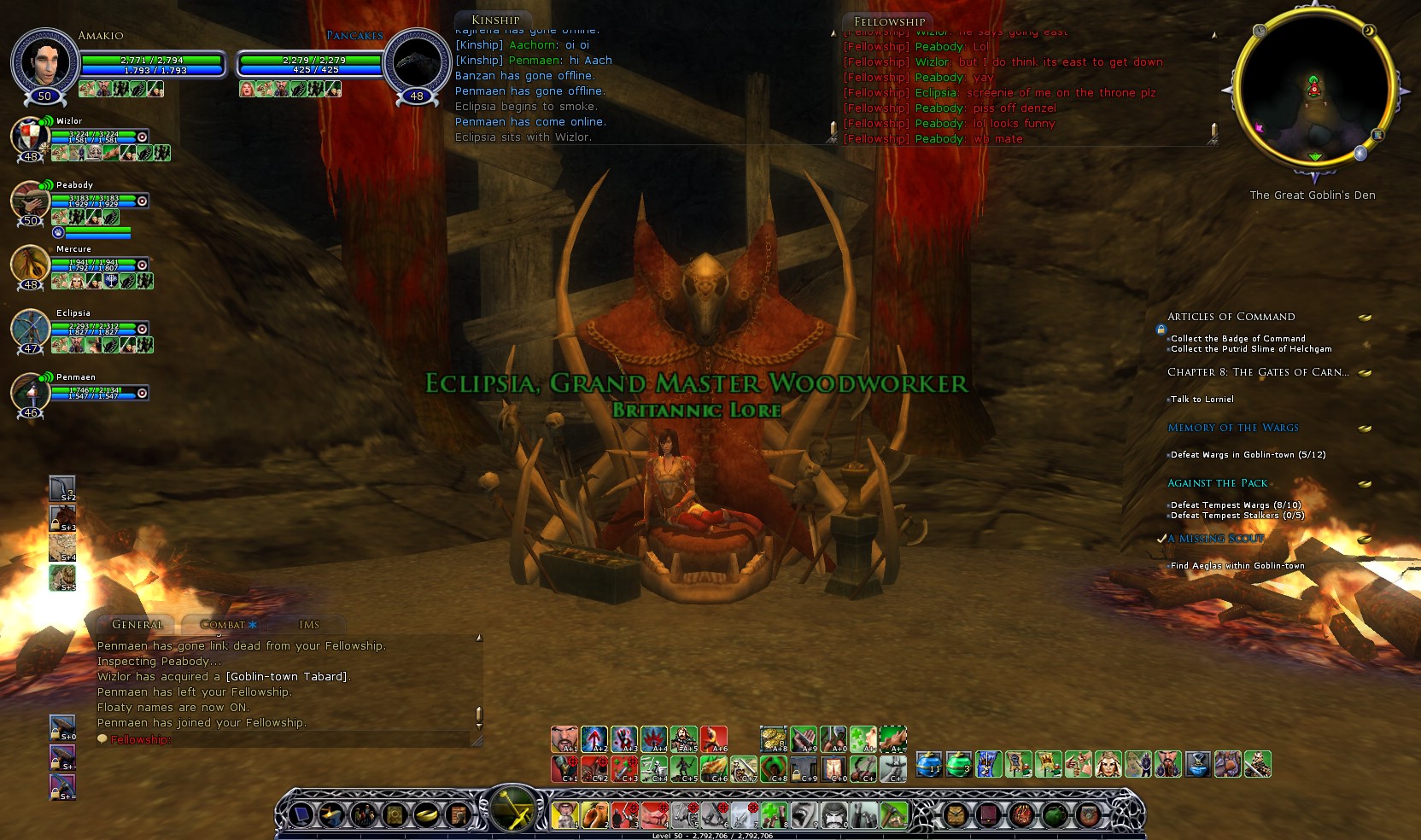Select the General chat tab
The width and height of the screenshot is (1421, 840).
click(x=137, y=625)
